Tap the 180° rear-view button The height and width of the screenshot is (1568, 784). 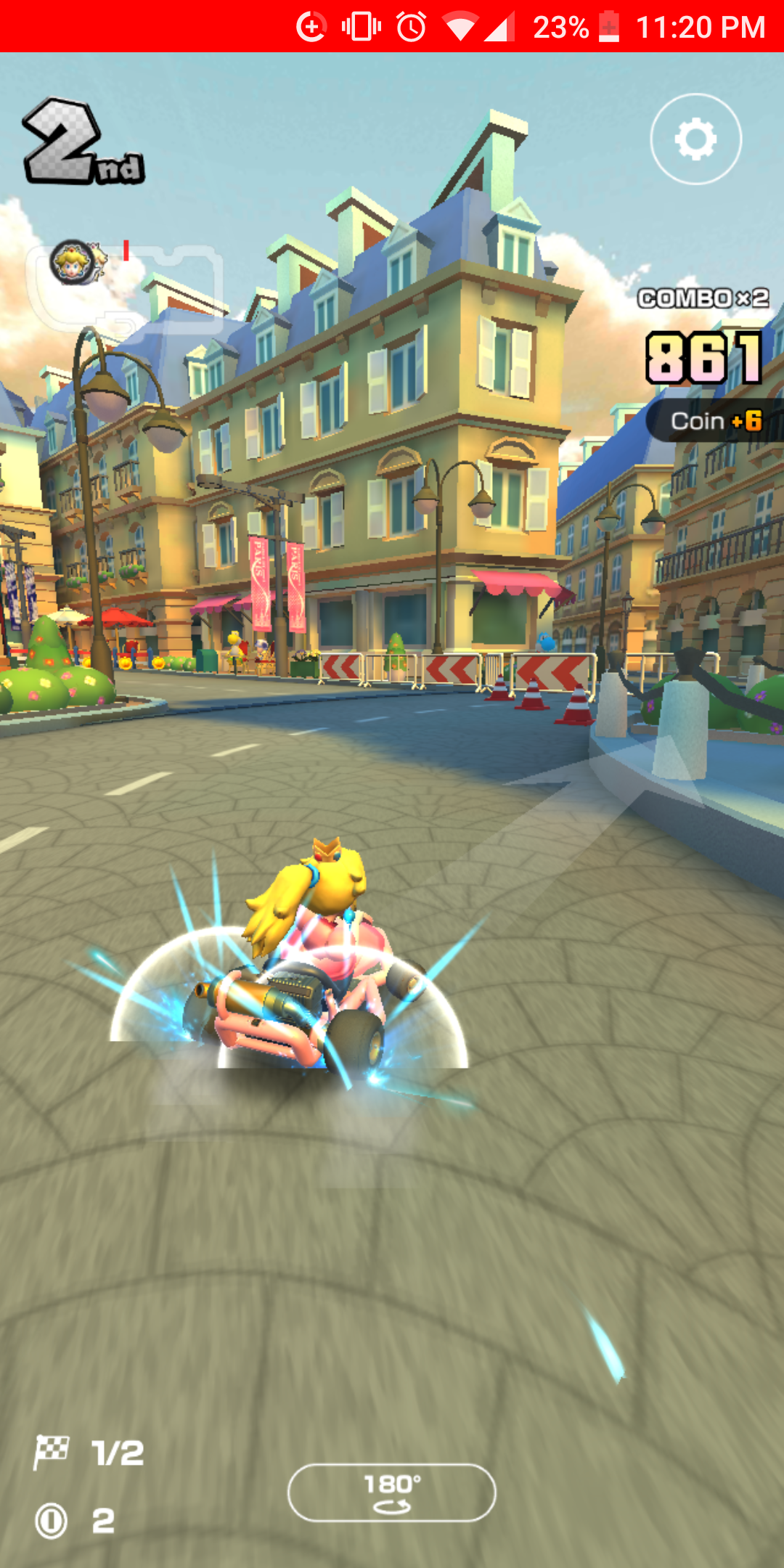tap(392, 1493)
